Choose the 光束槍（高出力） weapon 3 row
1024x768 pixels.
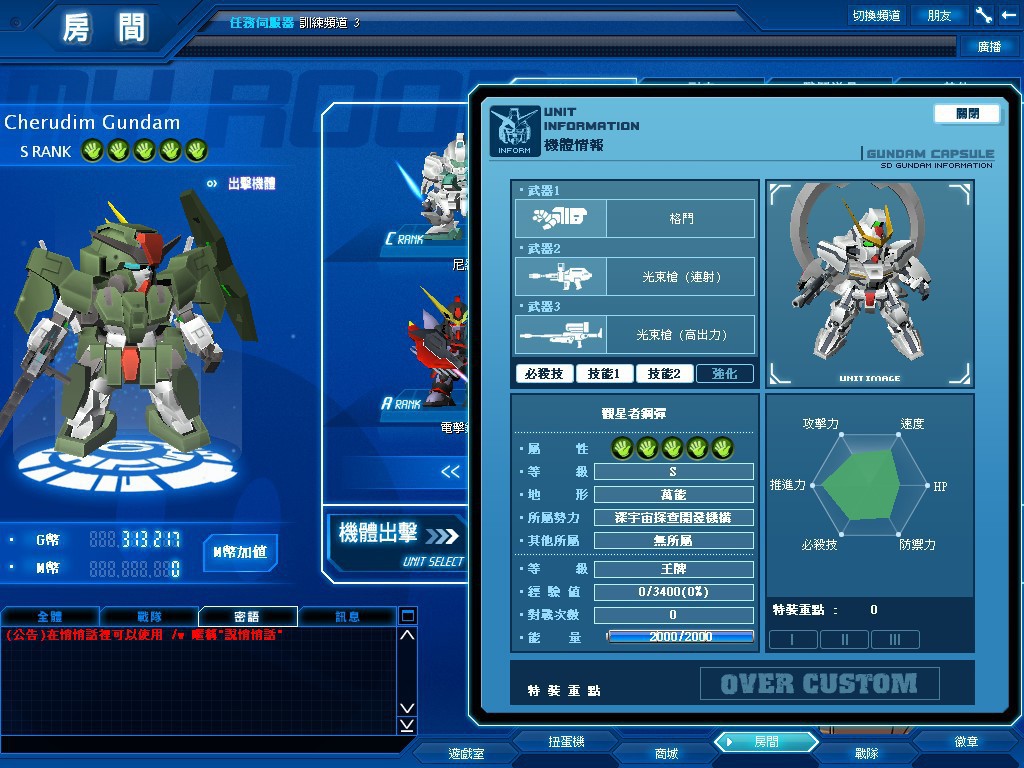[635, 335]
